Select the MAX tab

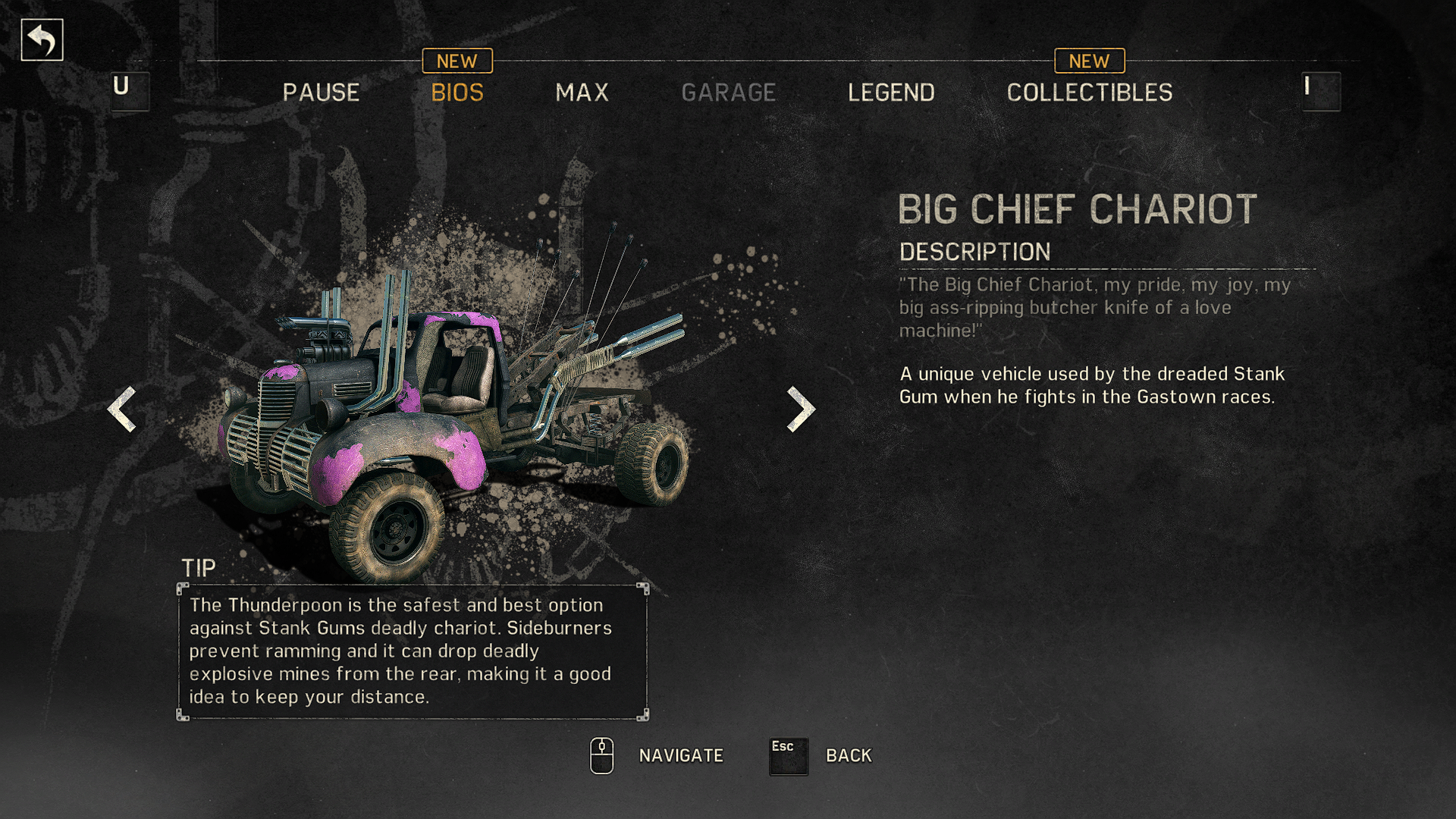(x=582, y=93)
